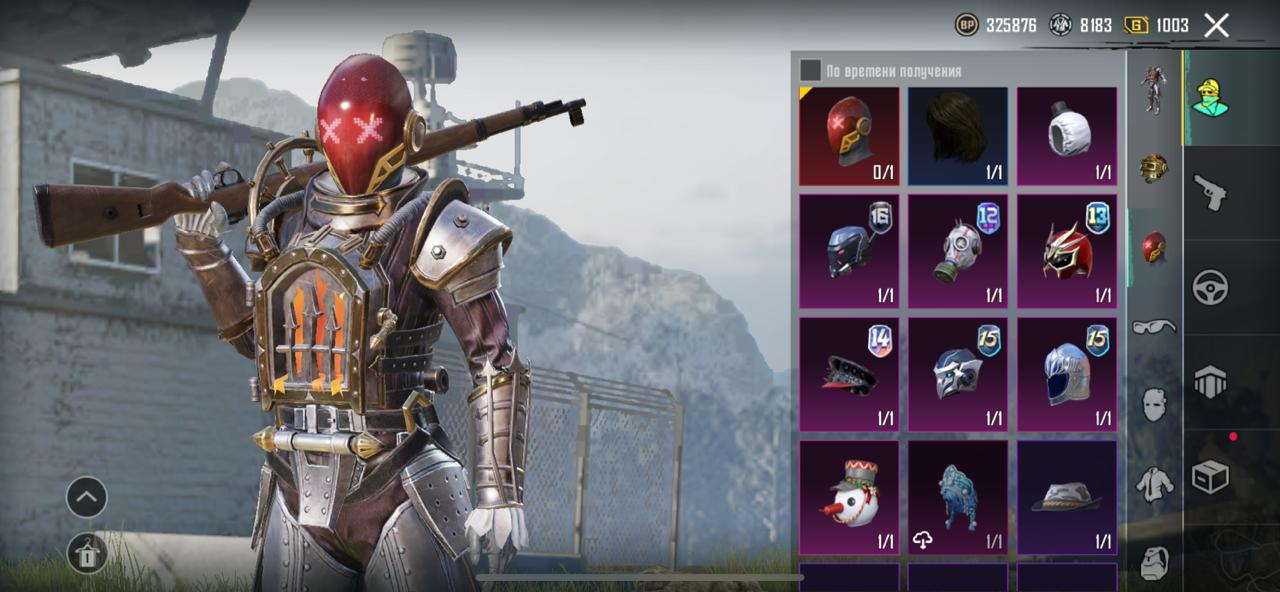Open the crate box tab

pyautogui.click(x=1210, y=478)
